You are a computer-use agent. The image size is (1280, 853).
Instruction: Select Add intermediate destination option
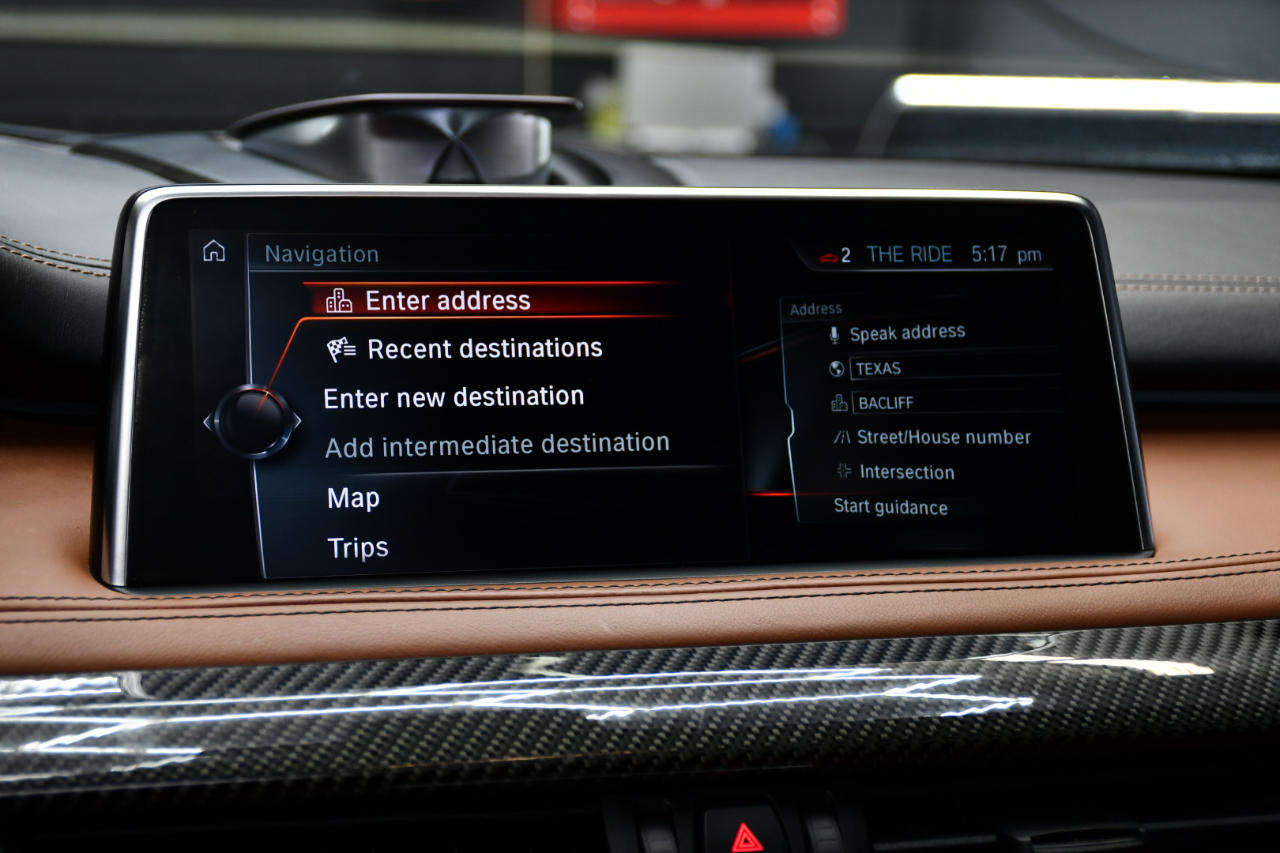(x=497, y=445)
